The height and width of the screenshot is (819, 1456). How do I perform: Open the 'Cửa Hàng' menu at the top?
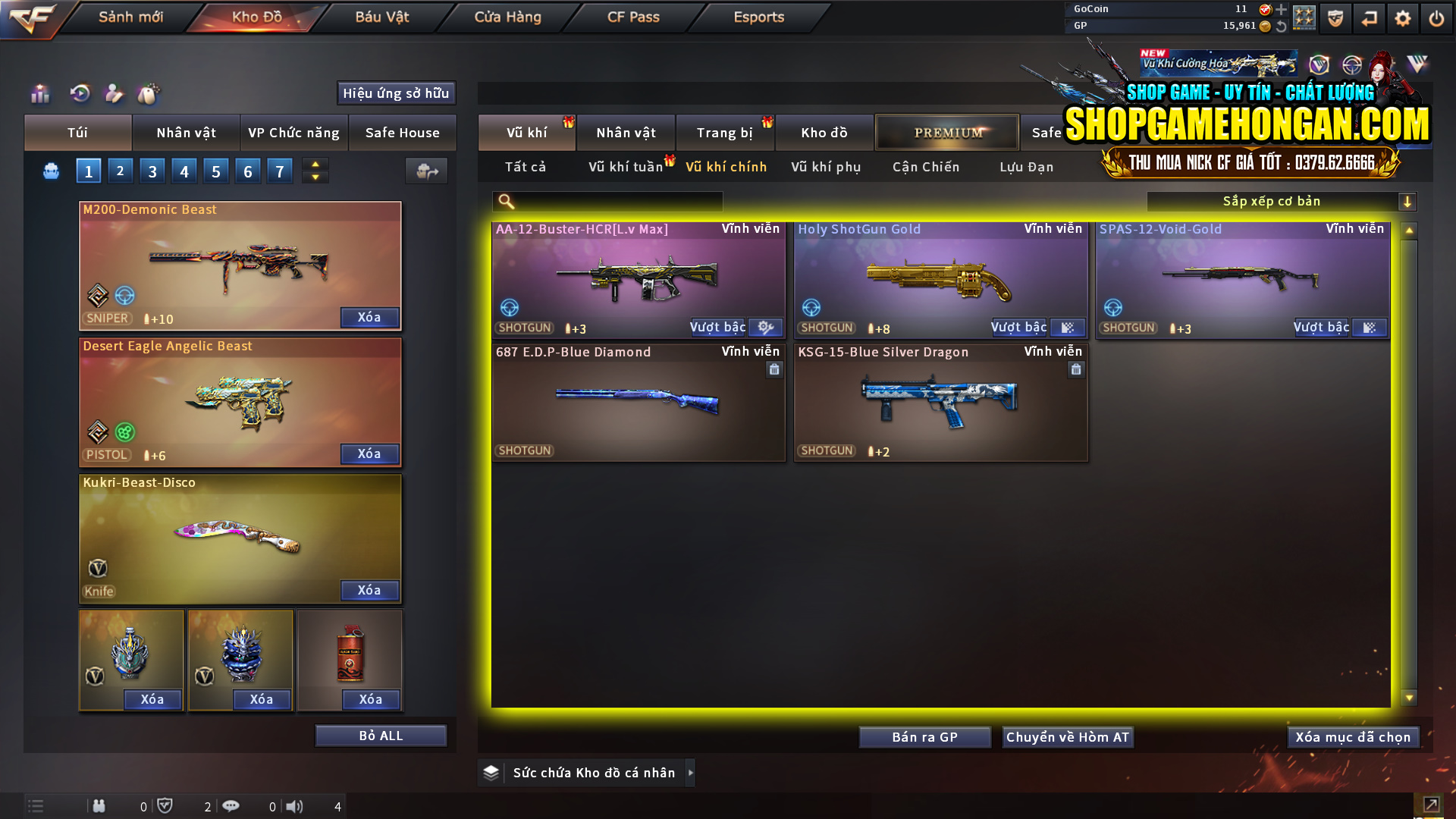point(507,17)
